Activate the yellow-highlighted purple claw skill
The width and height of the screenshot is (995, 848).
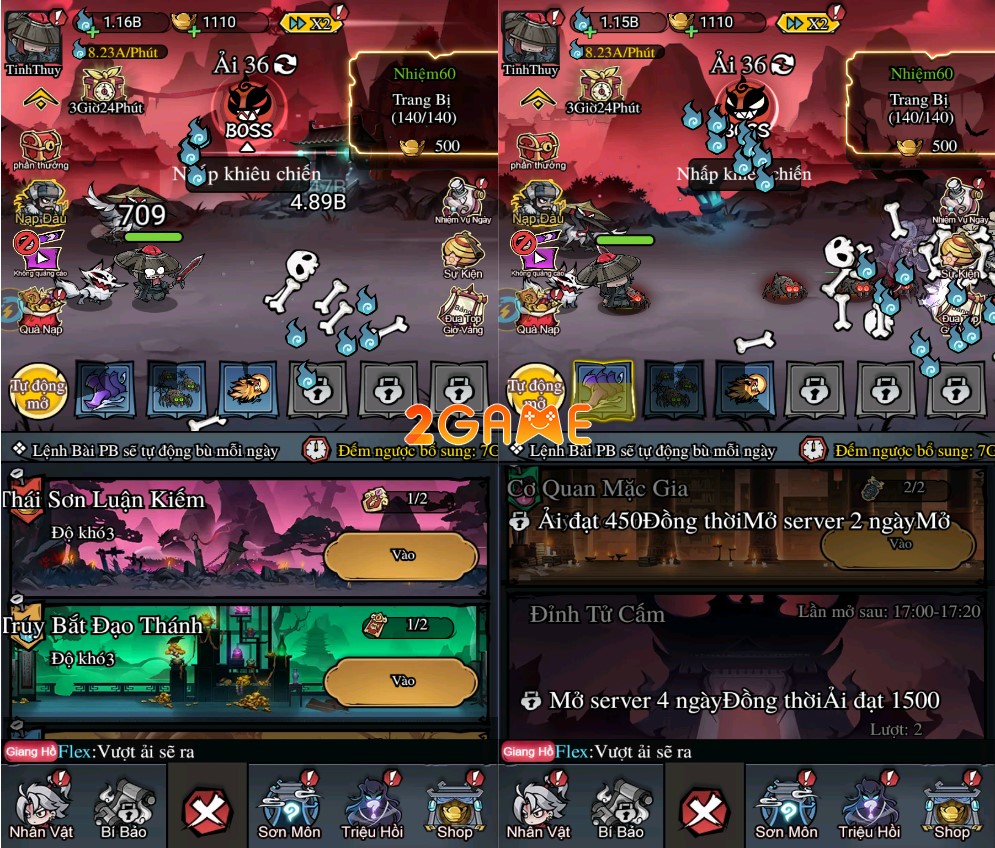coord(603,389)
